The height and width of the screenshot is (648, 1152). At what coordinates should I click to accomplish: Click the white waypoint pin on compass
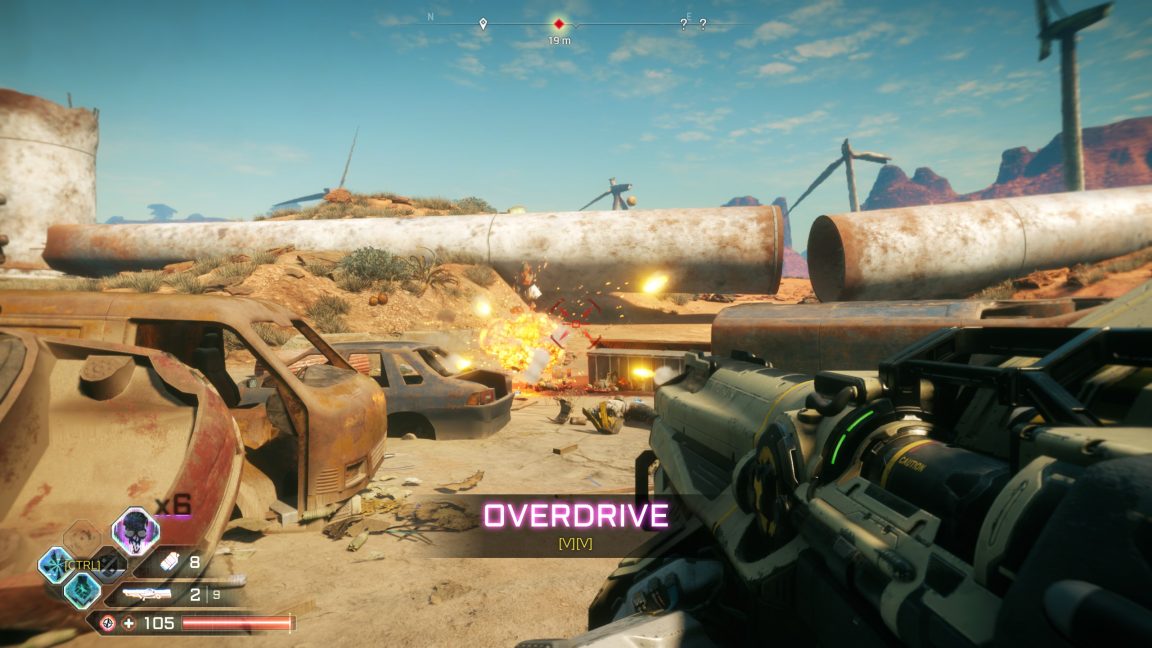point(483,23)
